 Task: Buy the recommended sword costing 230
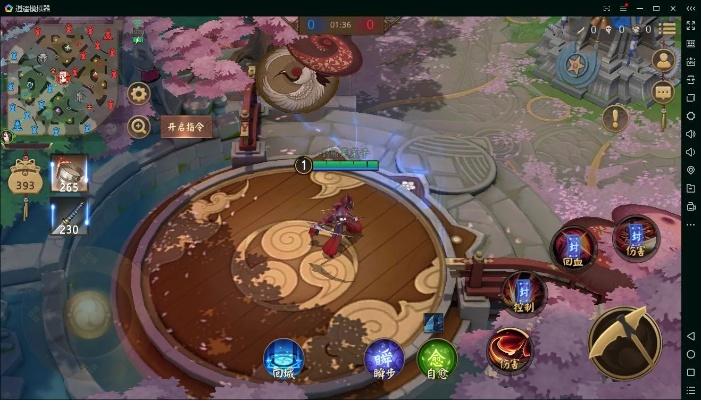point(69,216)
